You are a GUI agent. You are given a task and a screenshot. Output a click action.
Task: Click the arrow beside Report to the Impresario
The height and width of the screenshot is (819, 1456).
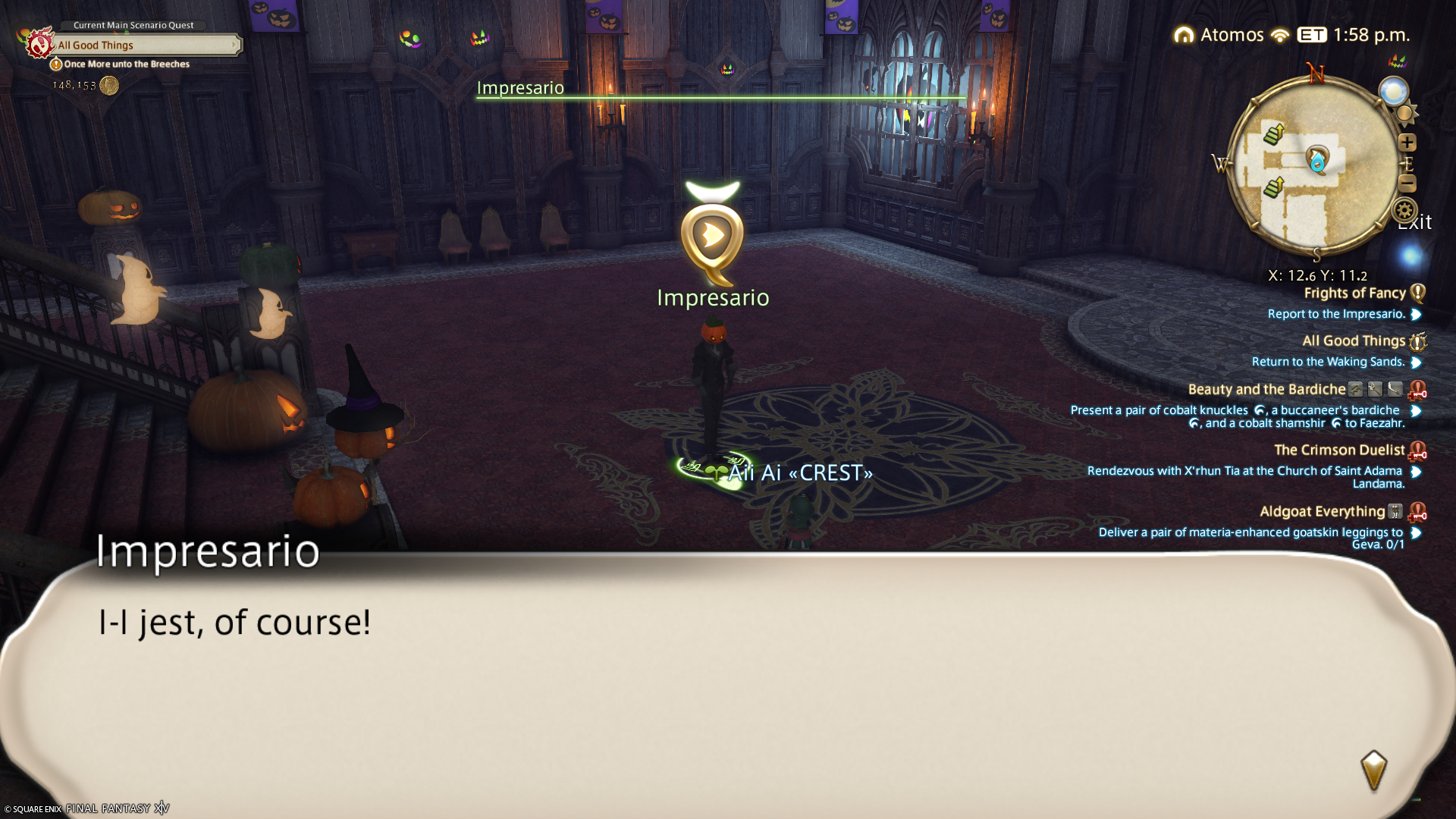1416,315
